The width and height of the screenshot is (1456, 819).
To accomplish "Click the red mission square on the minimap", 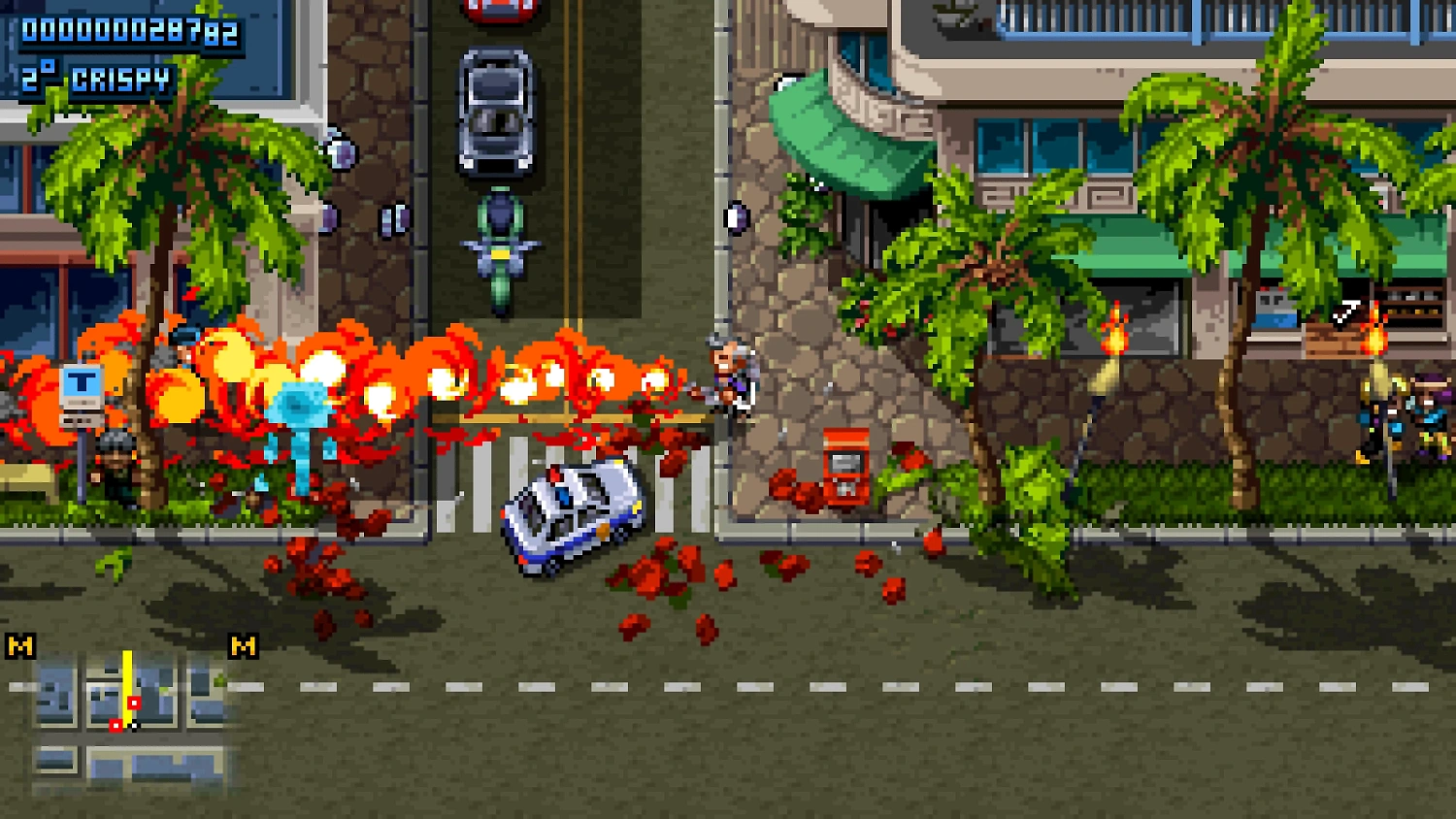I will [134, 704].
